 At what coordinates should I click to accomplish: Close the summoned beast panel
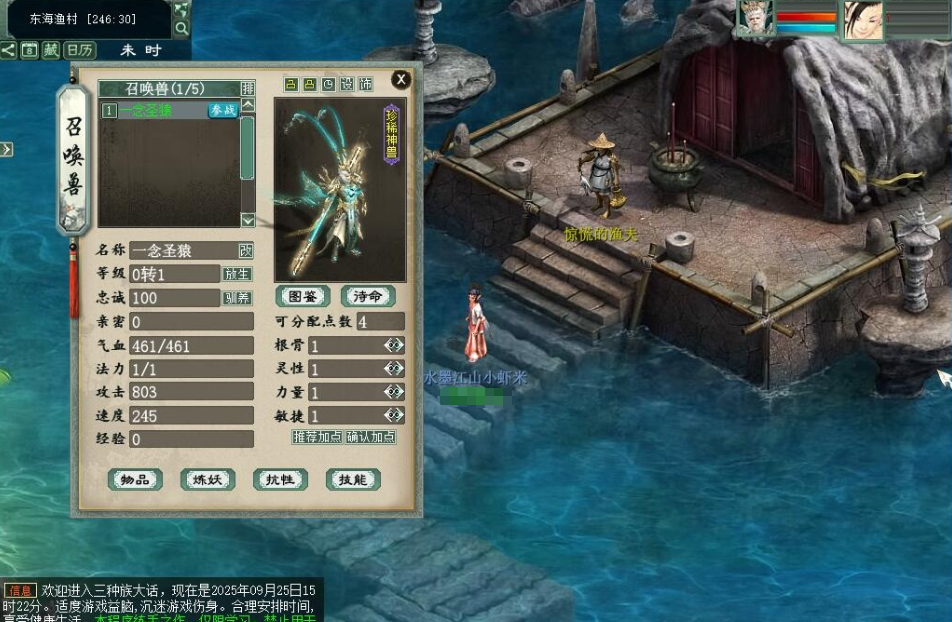(x=401, y=80)
